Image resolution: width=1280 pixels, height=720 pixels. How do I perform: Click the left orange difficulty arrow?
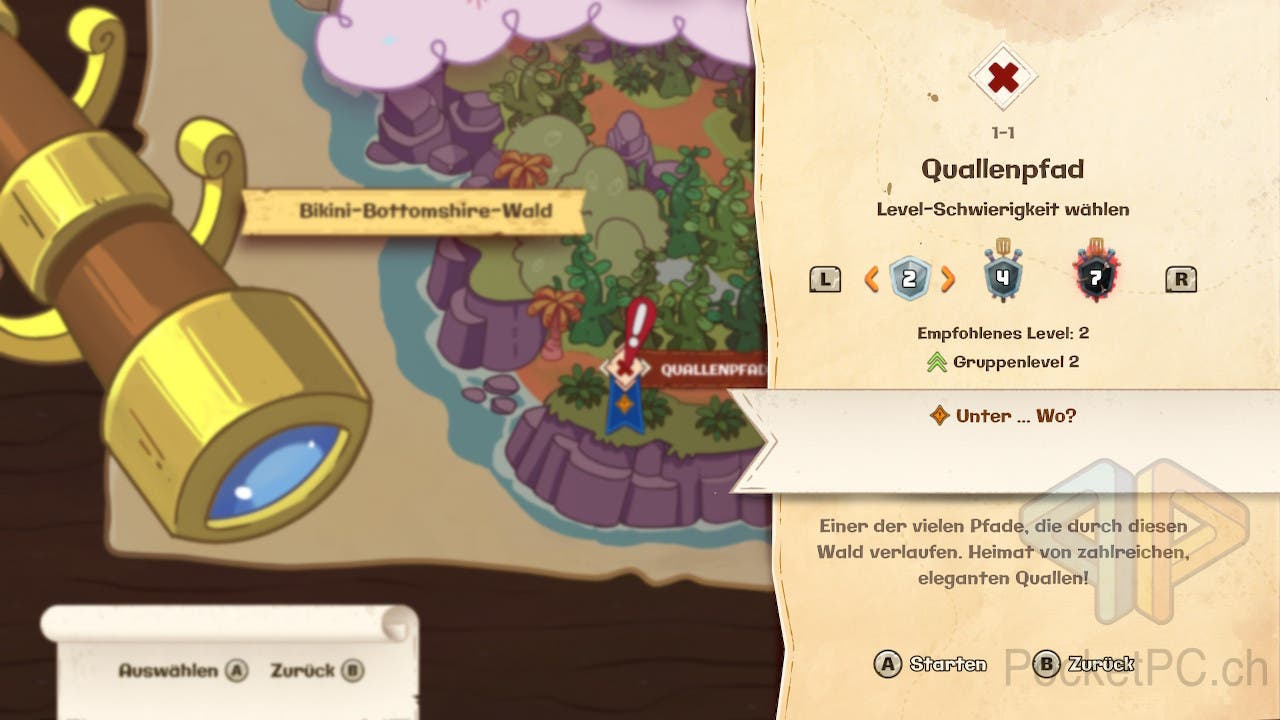pos(872,279)
